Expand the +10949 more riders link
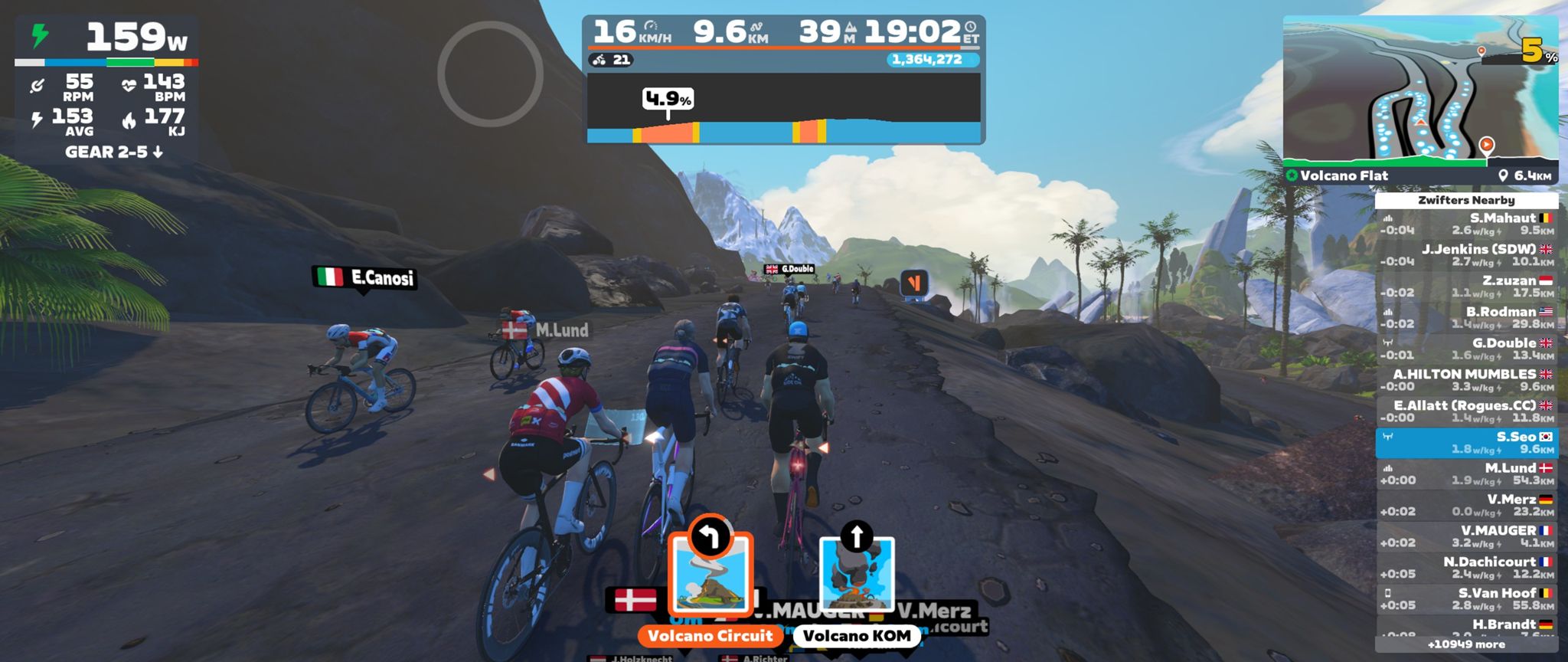This screenshot has height=662, width=1568. [x=1466, y=644]
